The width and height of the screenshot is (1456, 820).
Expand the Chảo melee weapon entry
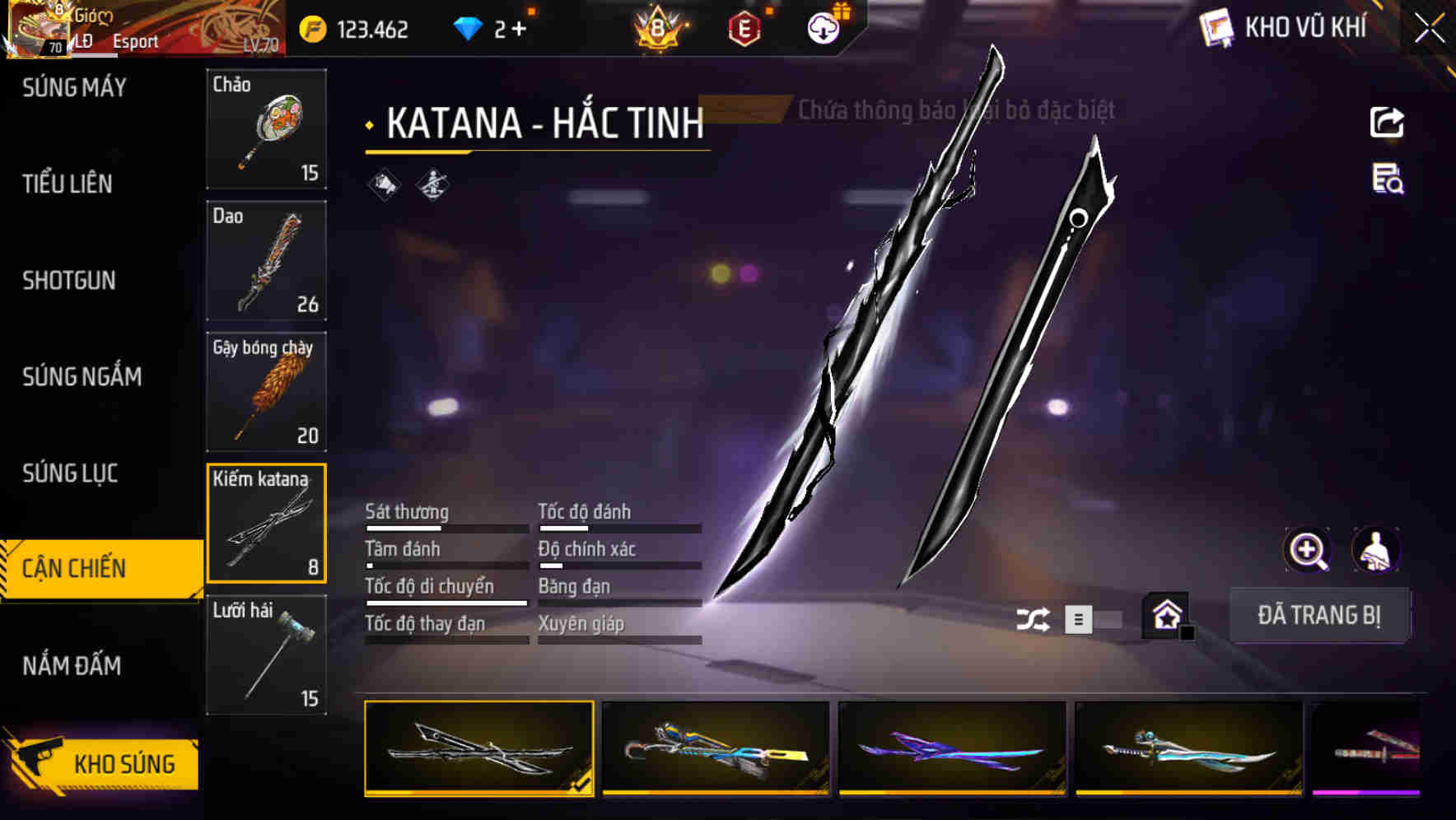tap(266, 130)
